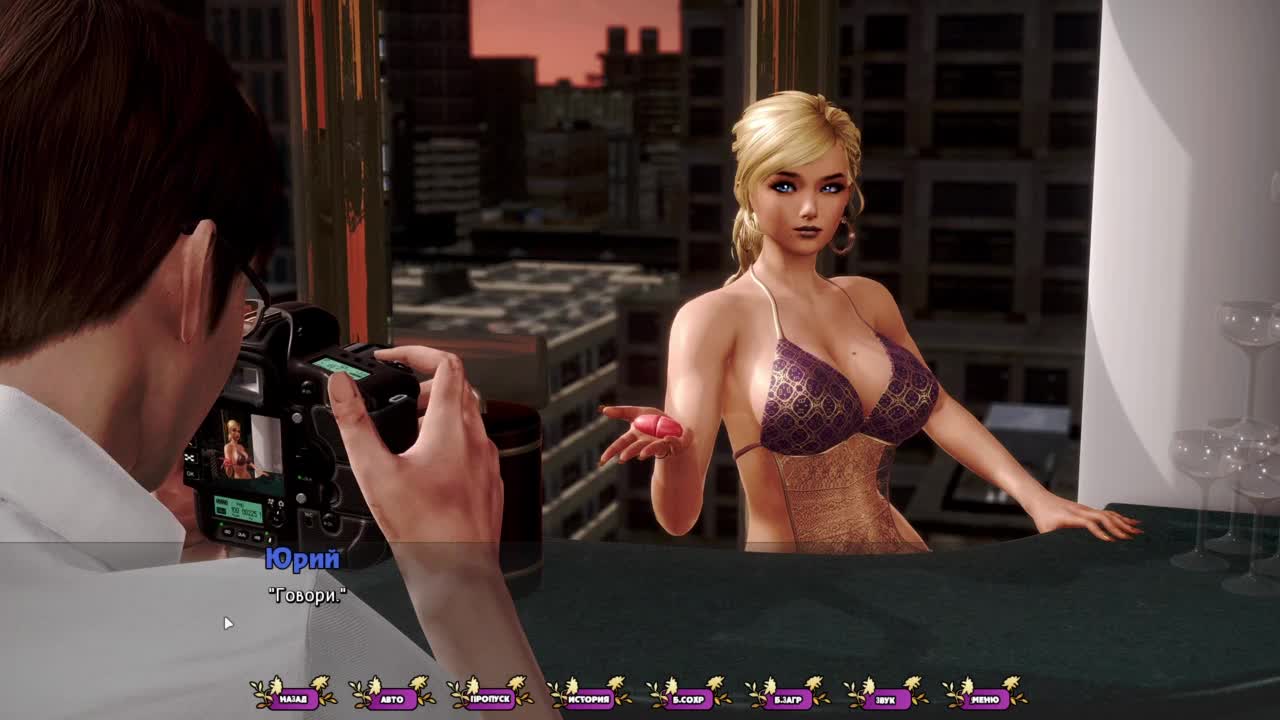Open the История dialogue log

(x=590, y=699)
